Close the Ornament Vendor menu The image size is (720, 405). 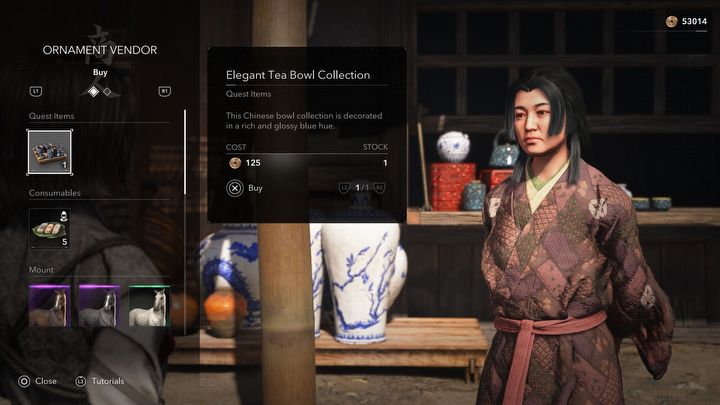38,381
